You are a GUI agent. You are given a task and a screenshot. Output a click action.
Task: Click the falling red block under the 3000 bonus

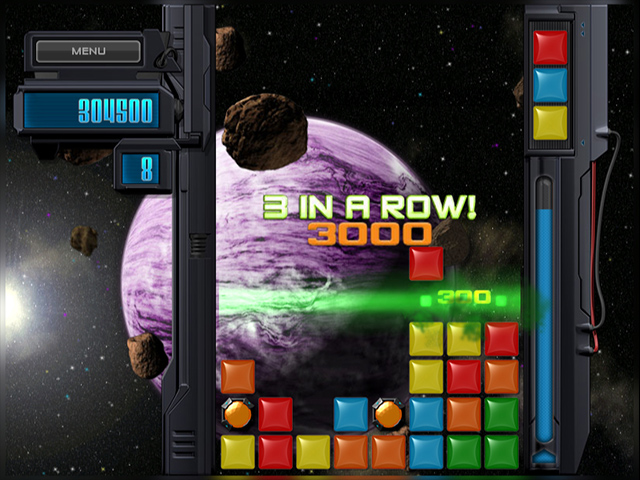point(426,264)
